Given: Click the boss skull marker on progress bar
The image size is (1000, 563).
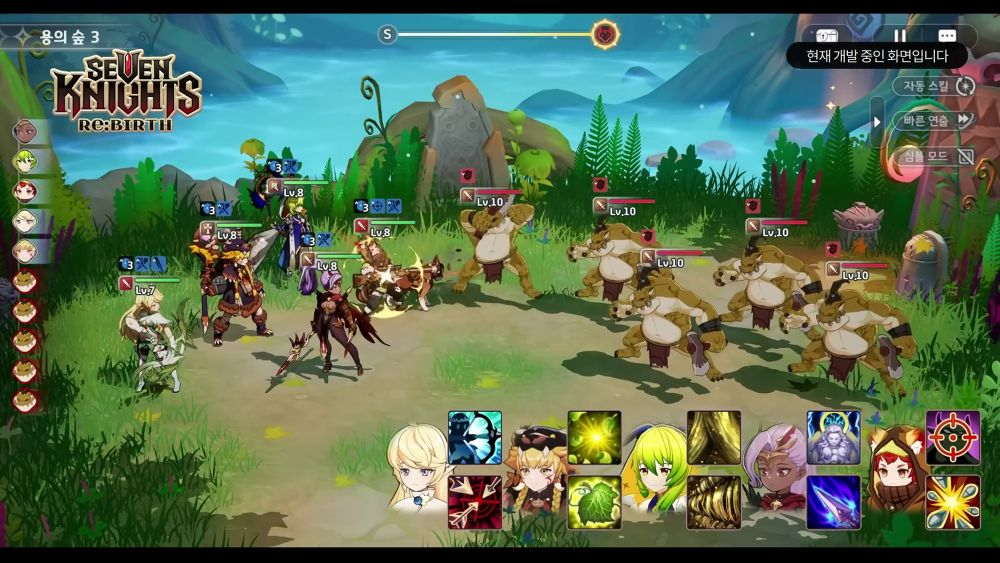Looking at the screenshot, I should [x=604, y=35].
